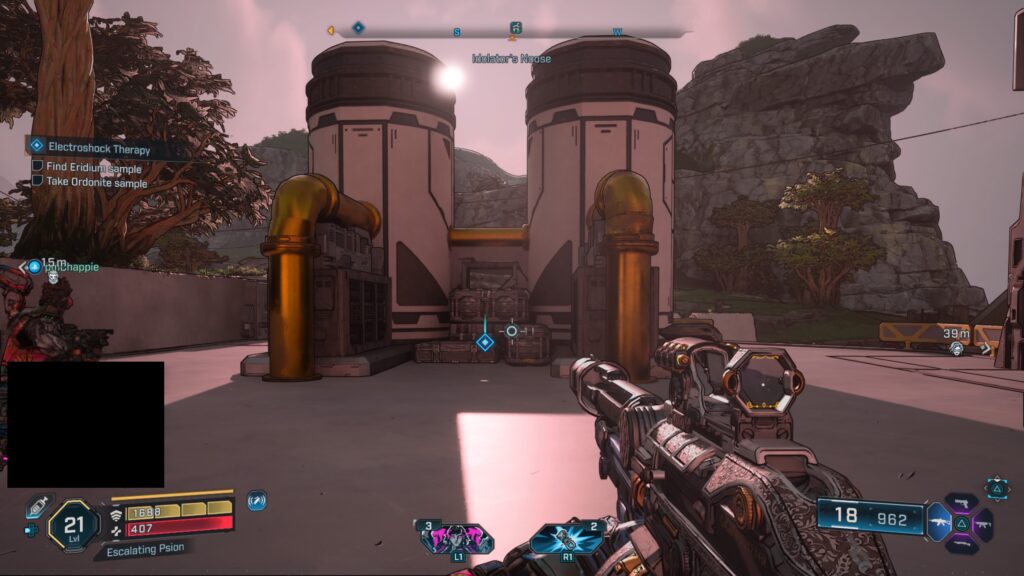Use the repair kit syringe icon
Viewport: 1024px width, 576px height.
[37, 505]
